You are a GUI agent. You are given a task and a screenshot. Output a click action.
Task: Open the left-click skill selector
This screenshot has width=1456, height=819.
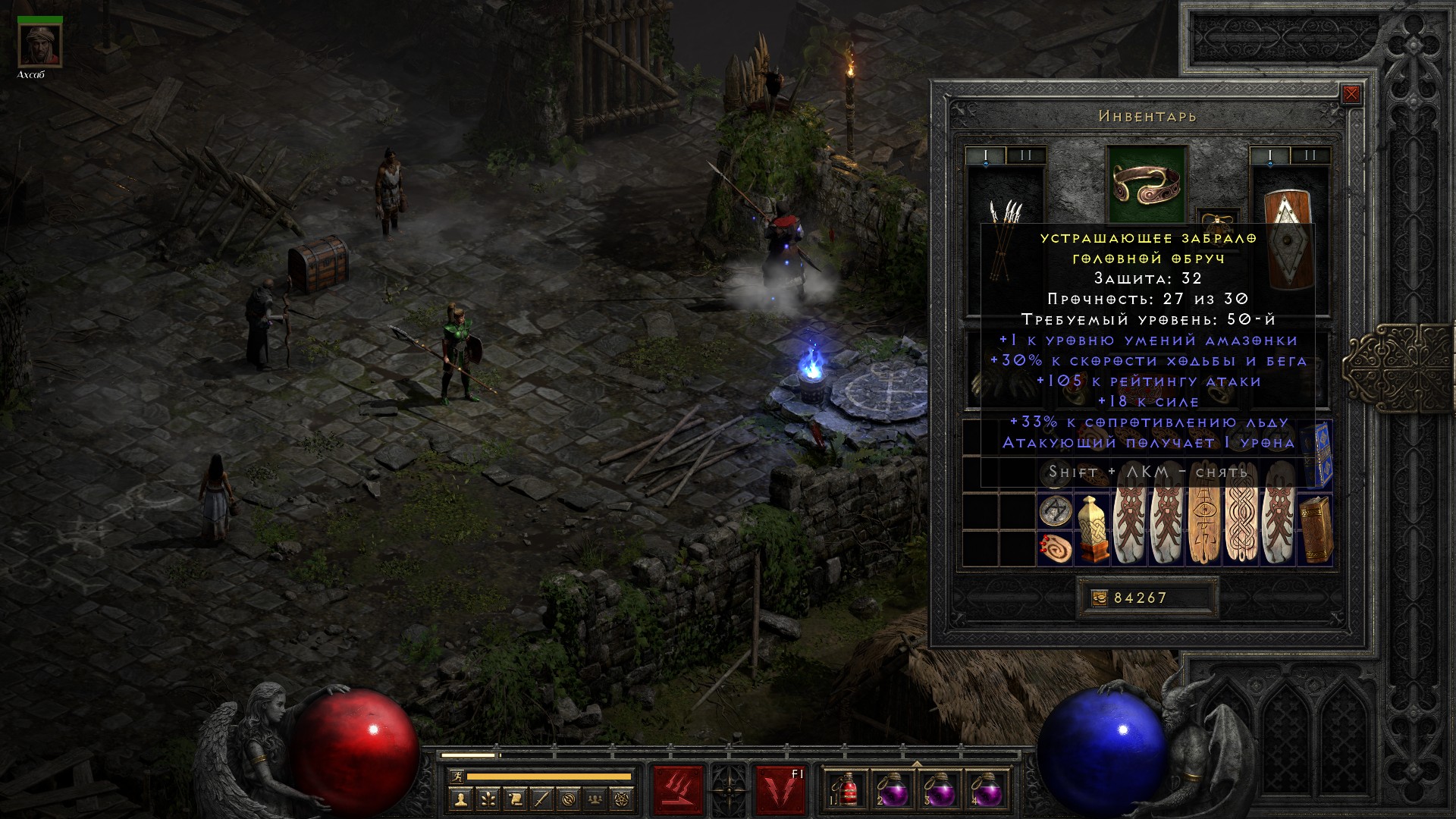(678, 790)
